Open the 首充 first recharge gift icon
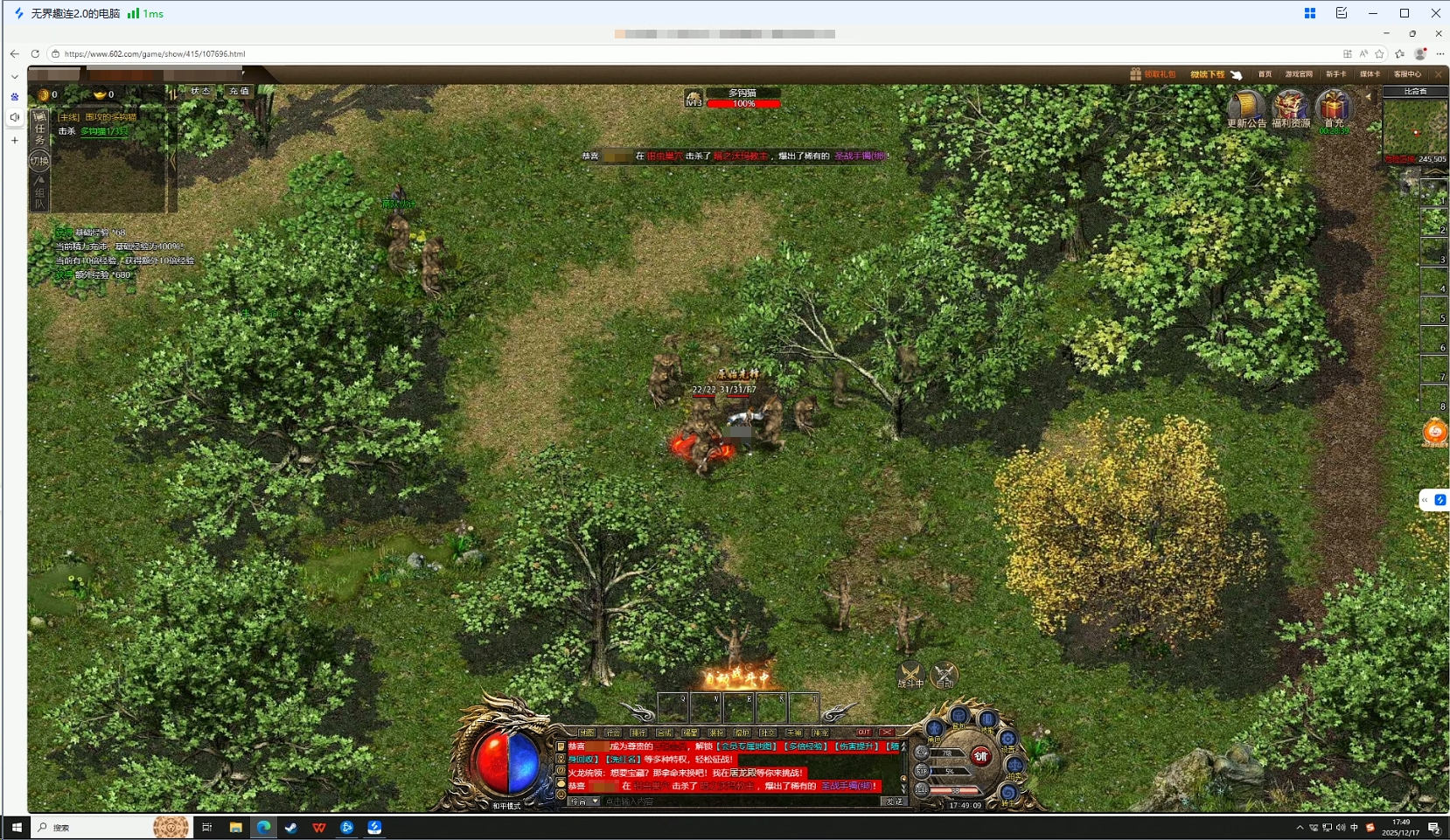 pyautogui.click(x=1334, y=108)
